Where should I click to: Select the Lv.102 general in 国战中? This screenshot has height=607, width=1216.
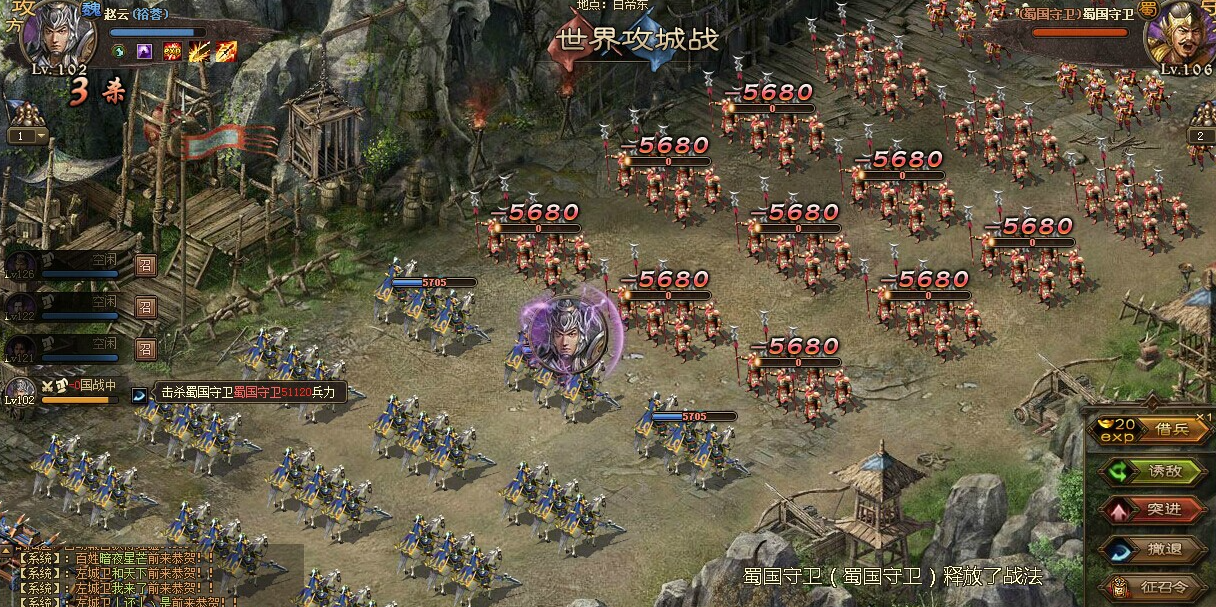click(x=20, y=390)
